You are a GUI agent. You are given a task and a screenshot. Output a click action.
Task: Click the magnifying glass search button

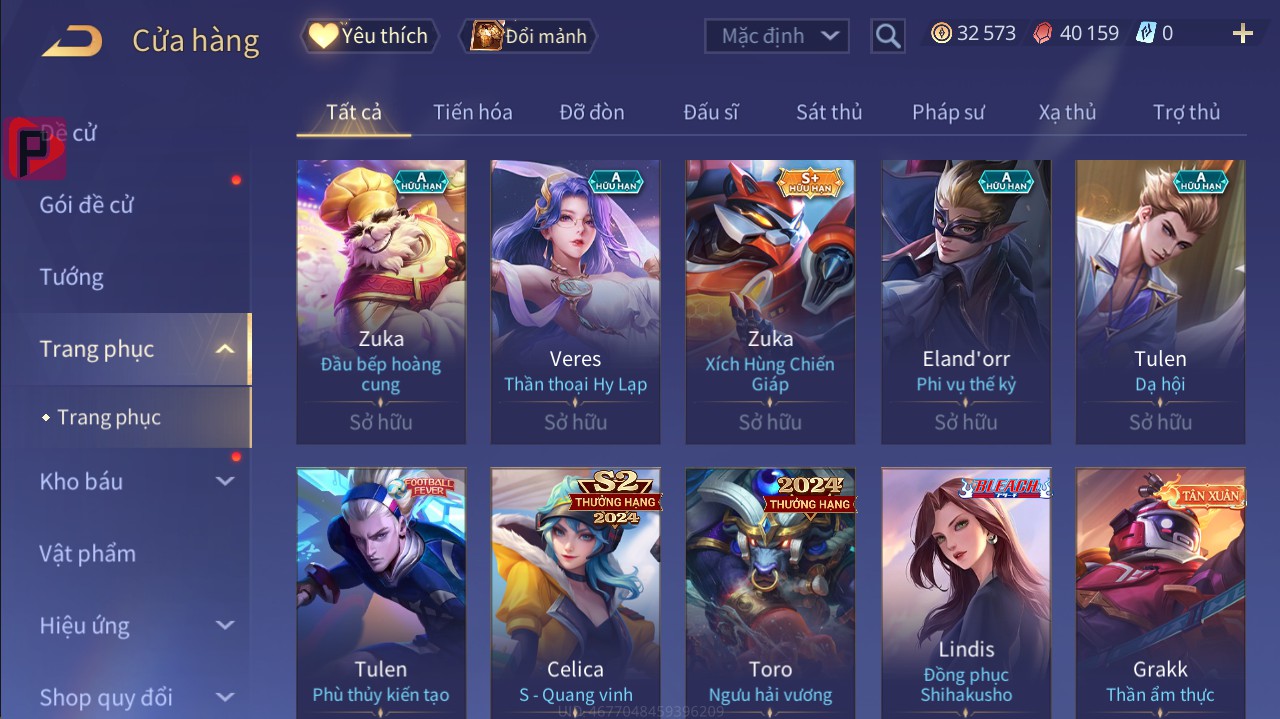click(887, 36)
